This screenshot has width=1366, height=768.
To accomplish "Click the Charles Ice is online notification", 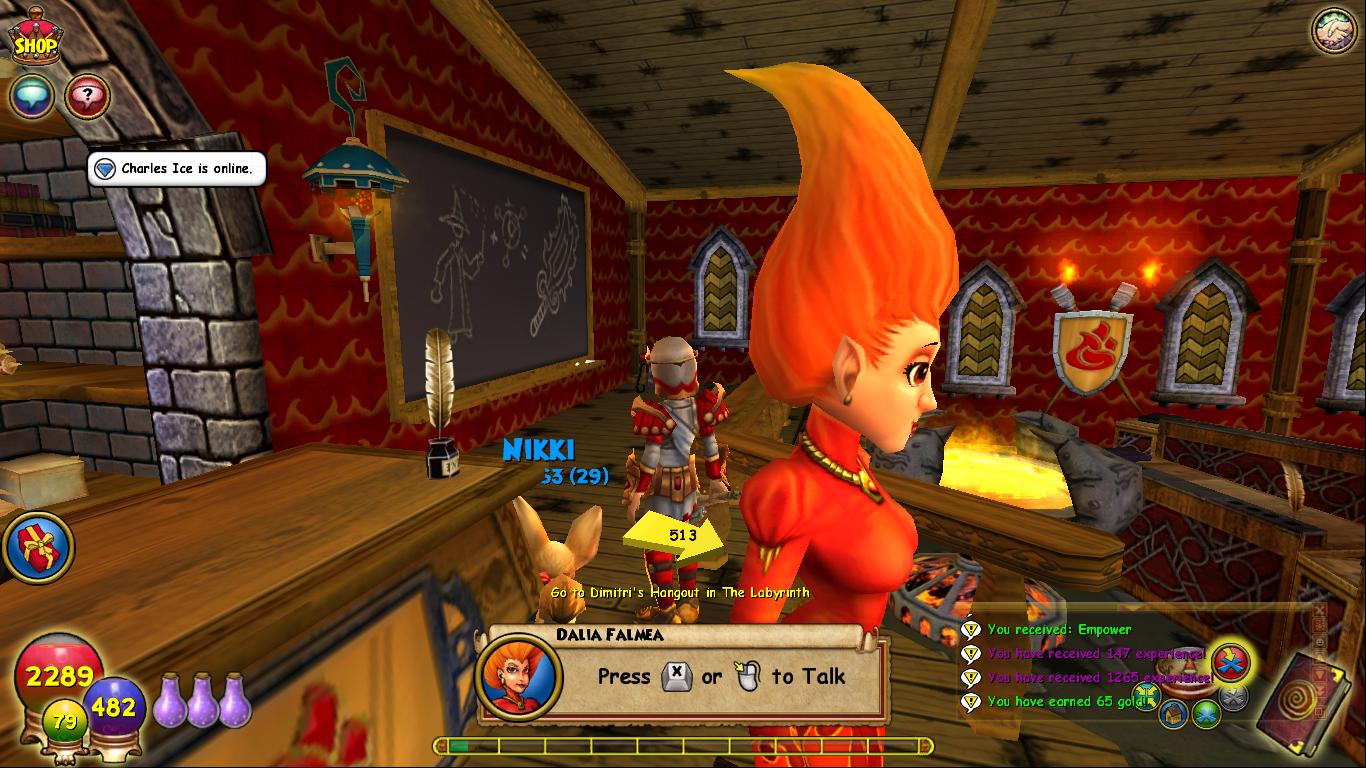I will click(178, 169).
